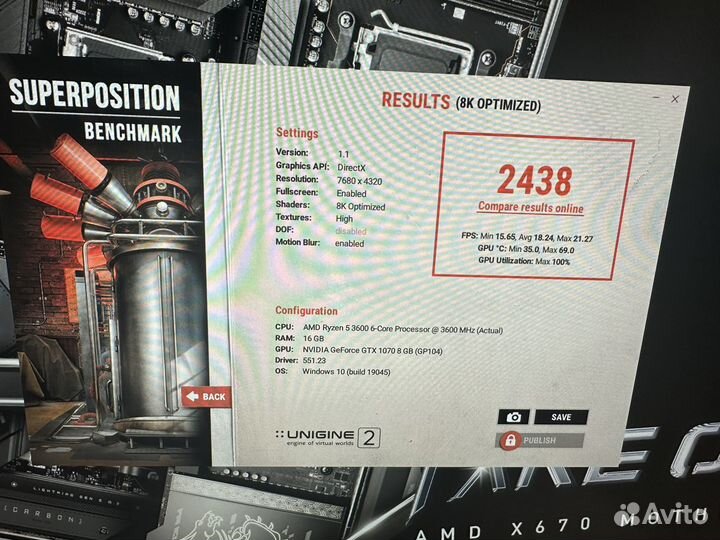Open the Compare results online link
The width and height of the screenshot is (720, 540).
[x=531, y=207]
